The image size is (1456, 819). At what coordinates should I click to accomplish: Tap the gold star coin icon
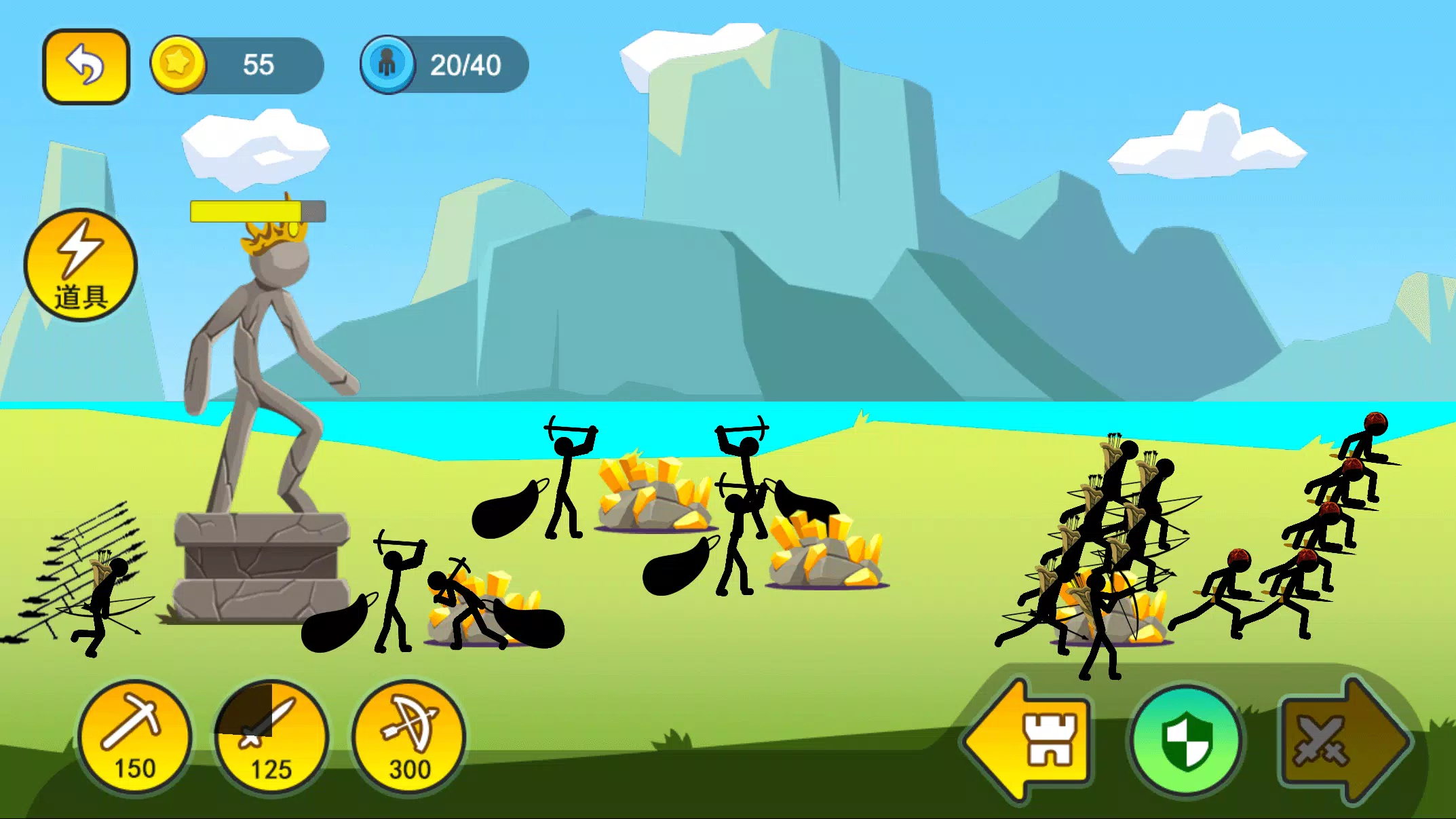[x=180, y=65]
